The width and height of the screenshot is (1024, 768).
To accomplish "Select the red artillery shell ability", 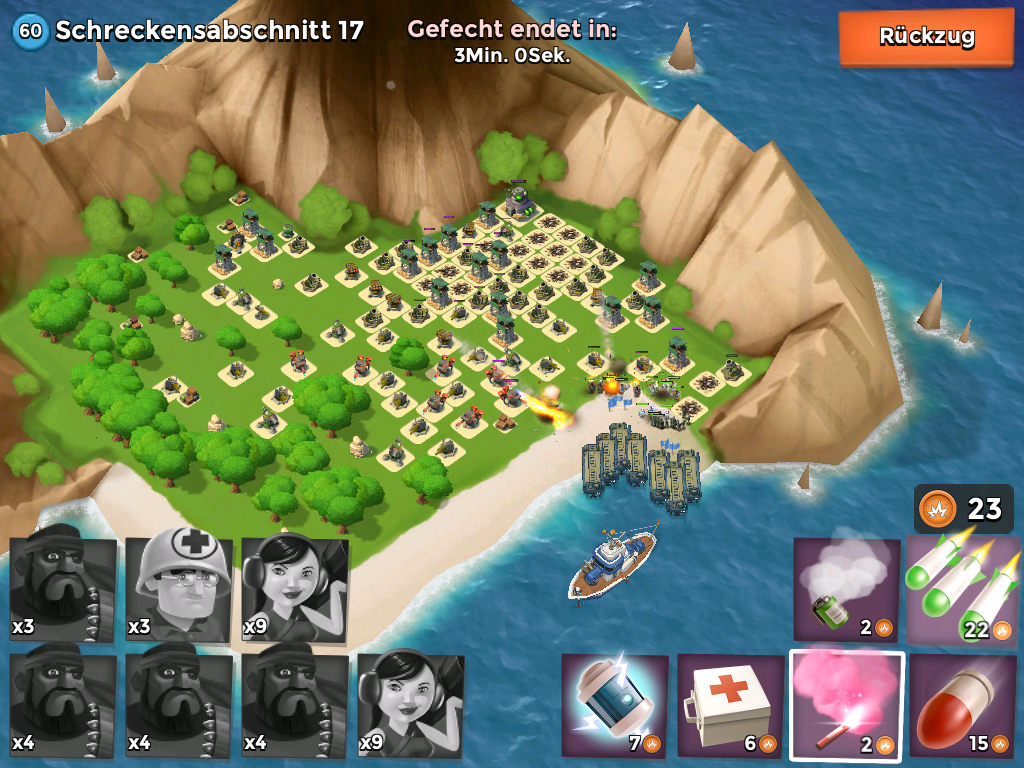I will pos(963,705).
